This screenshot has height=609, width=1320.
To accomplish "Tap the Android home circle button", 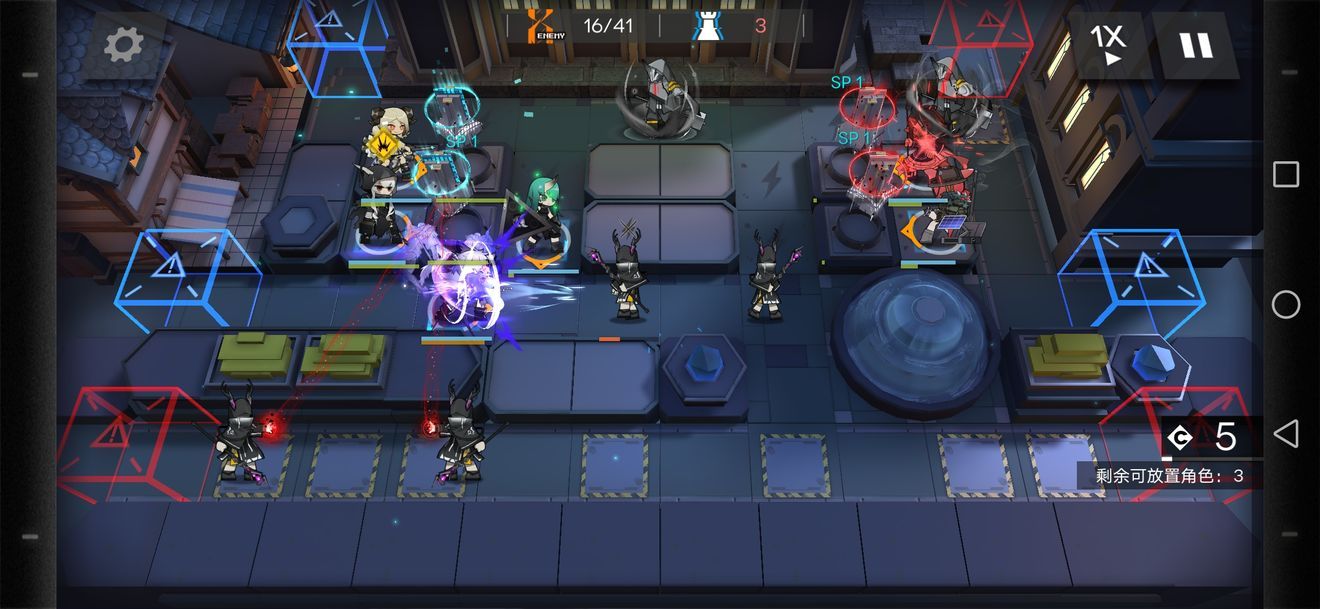I will 1286,304.
